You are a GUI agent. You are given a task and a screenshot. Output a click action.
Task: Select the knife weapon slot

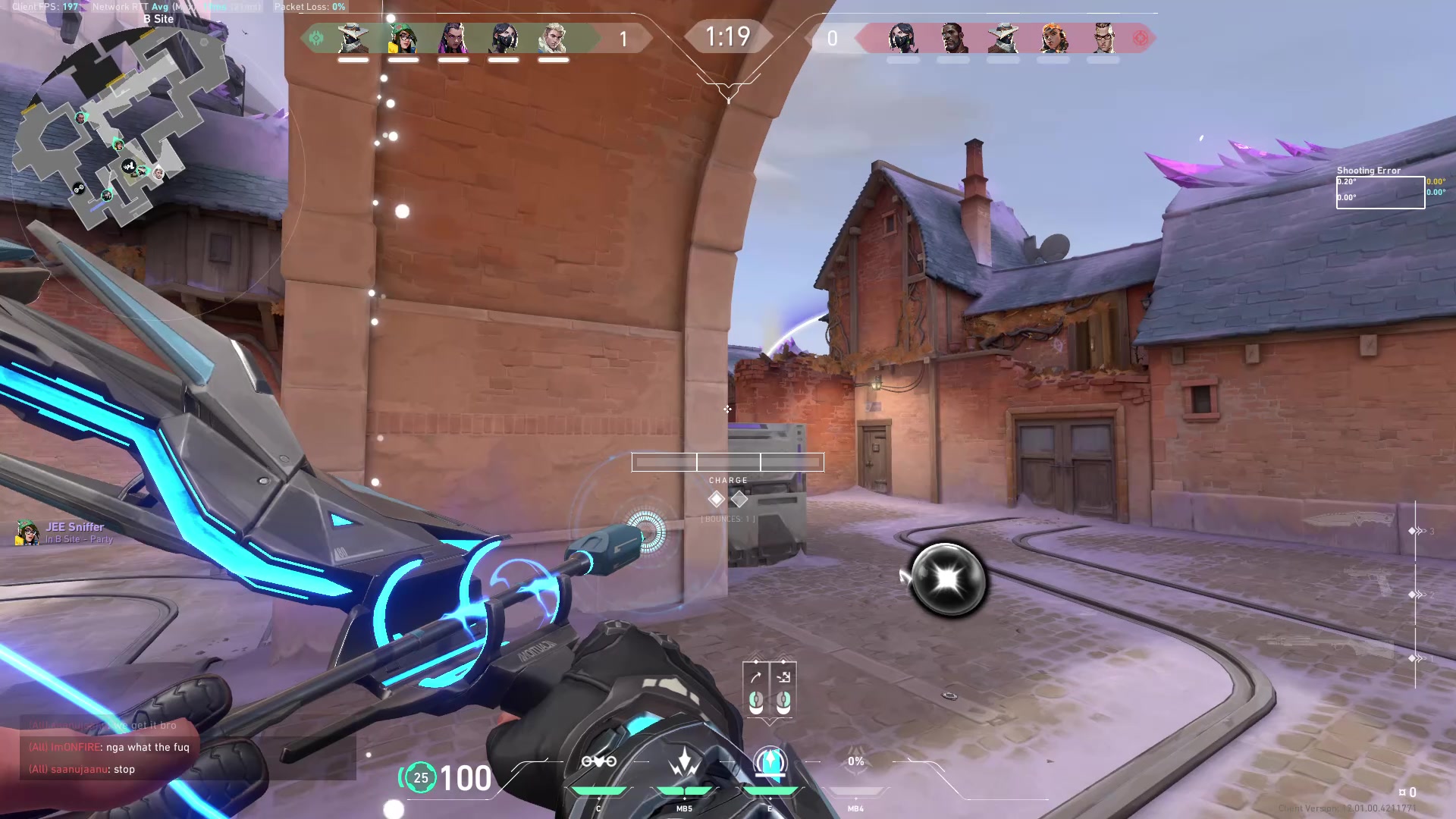tap(1350, 520)
